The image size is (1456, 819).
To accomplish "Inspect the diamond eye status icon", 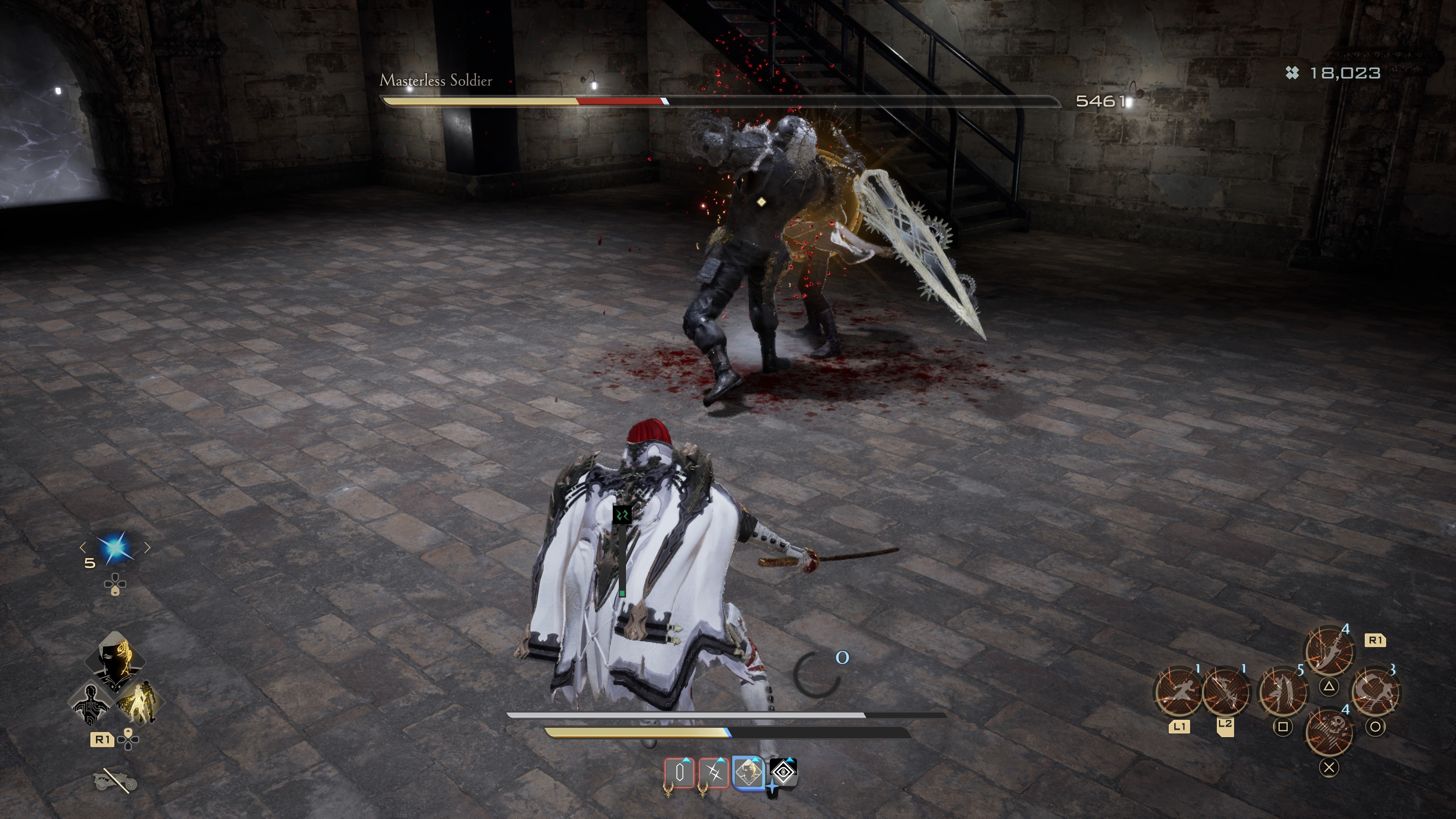I will coord(784,772).
